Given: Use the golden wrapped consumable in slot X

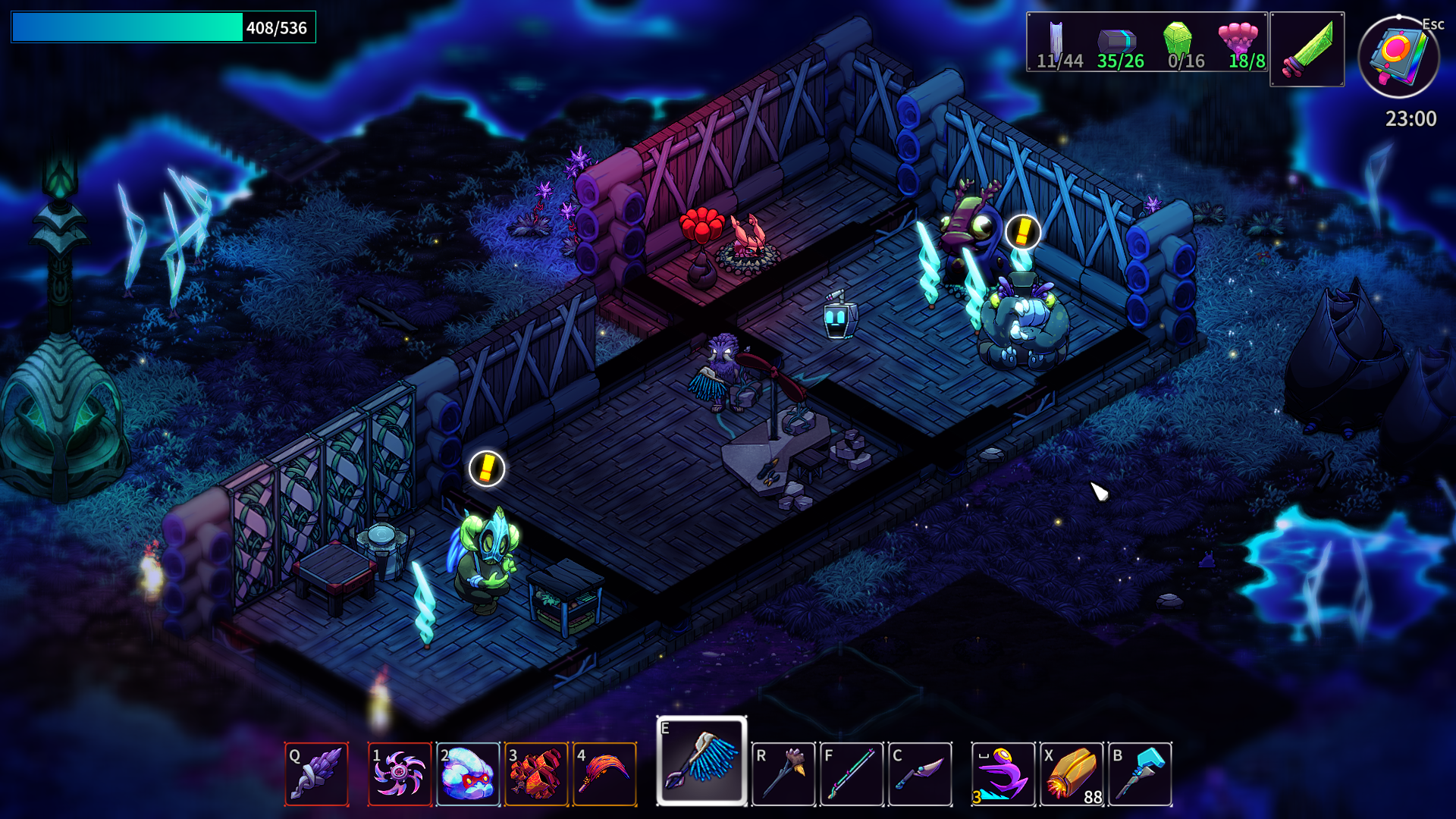Looking at the screenshot, I should point(1072,773).
